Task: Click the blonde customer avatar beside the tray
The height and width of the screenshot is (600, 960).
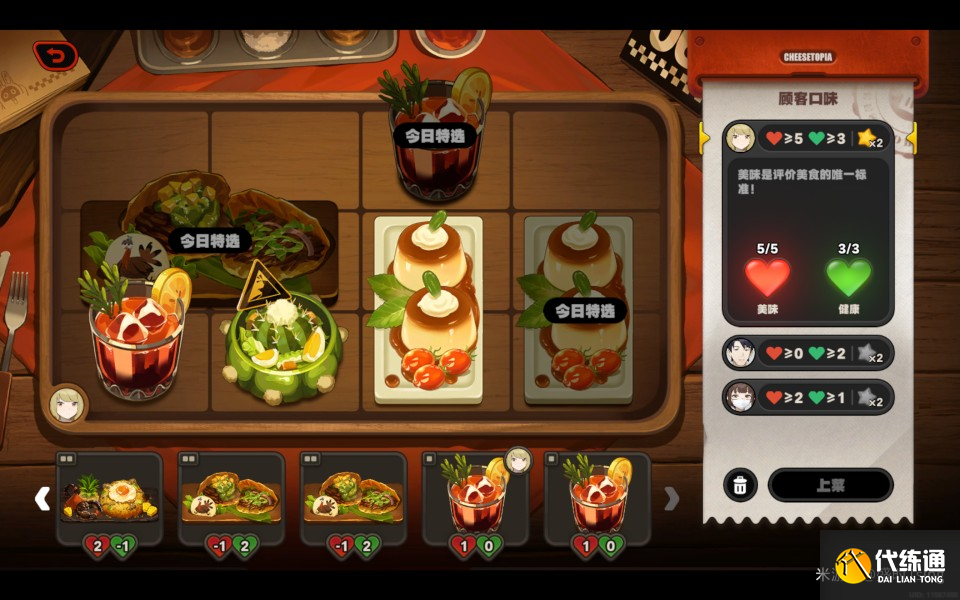Action: tap(68, 404)
